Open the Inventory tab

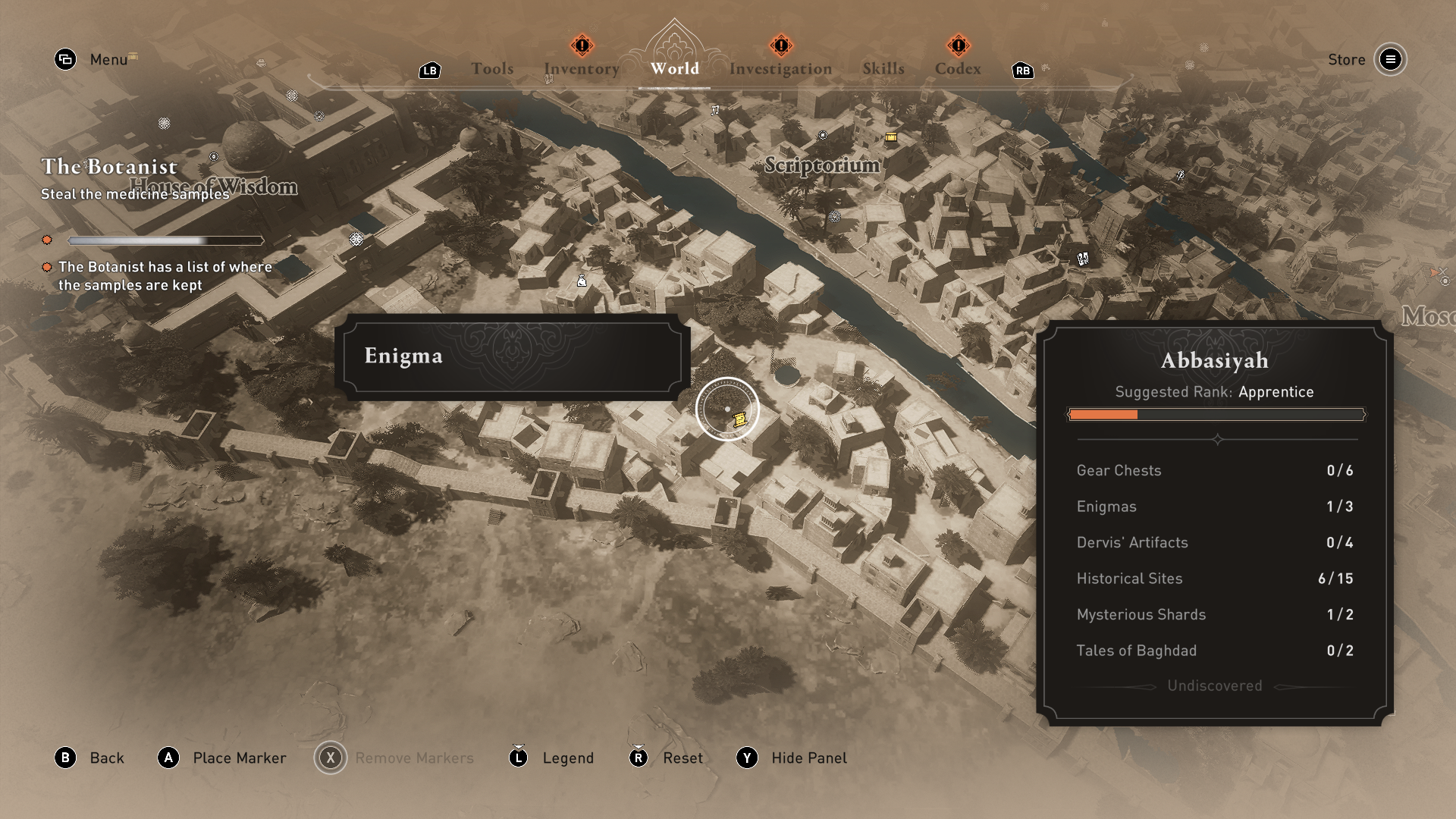click(x=582, y=69)
